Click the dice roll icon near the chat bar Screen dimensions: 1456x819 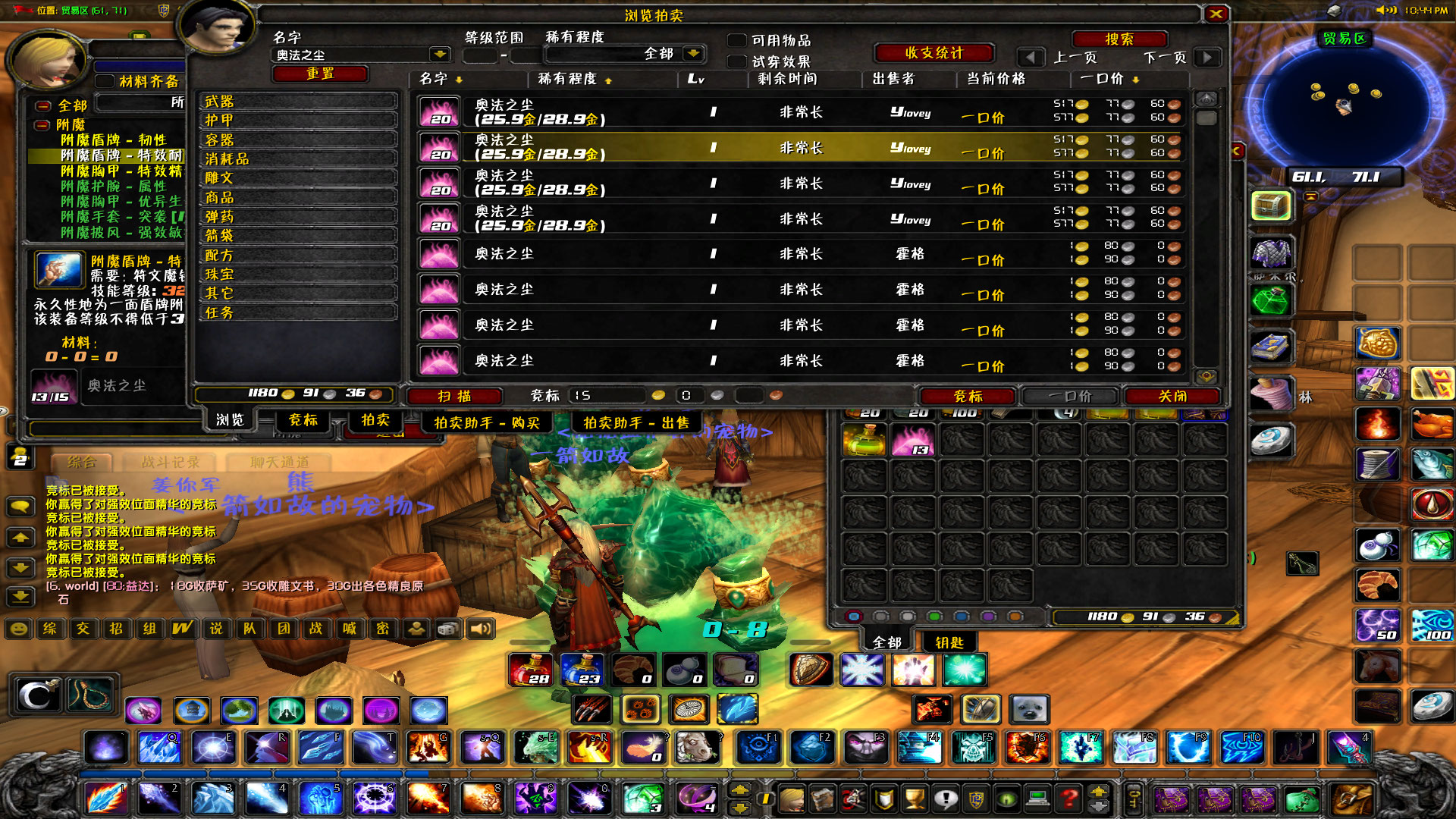[x=448, y=628]
